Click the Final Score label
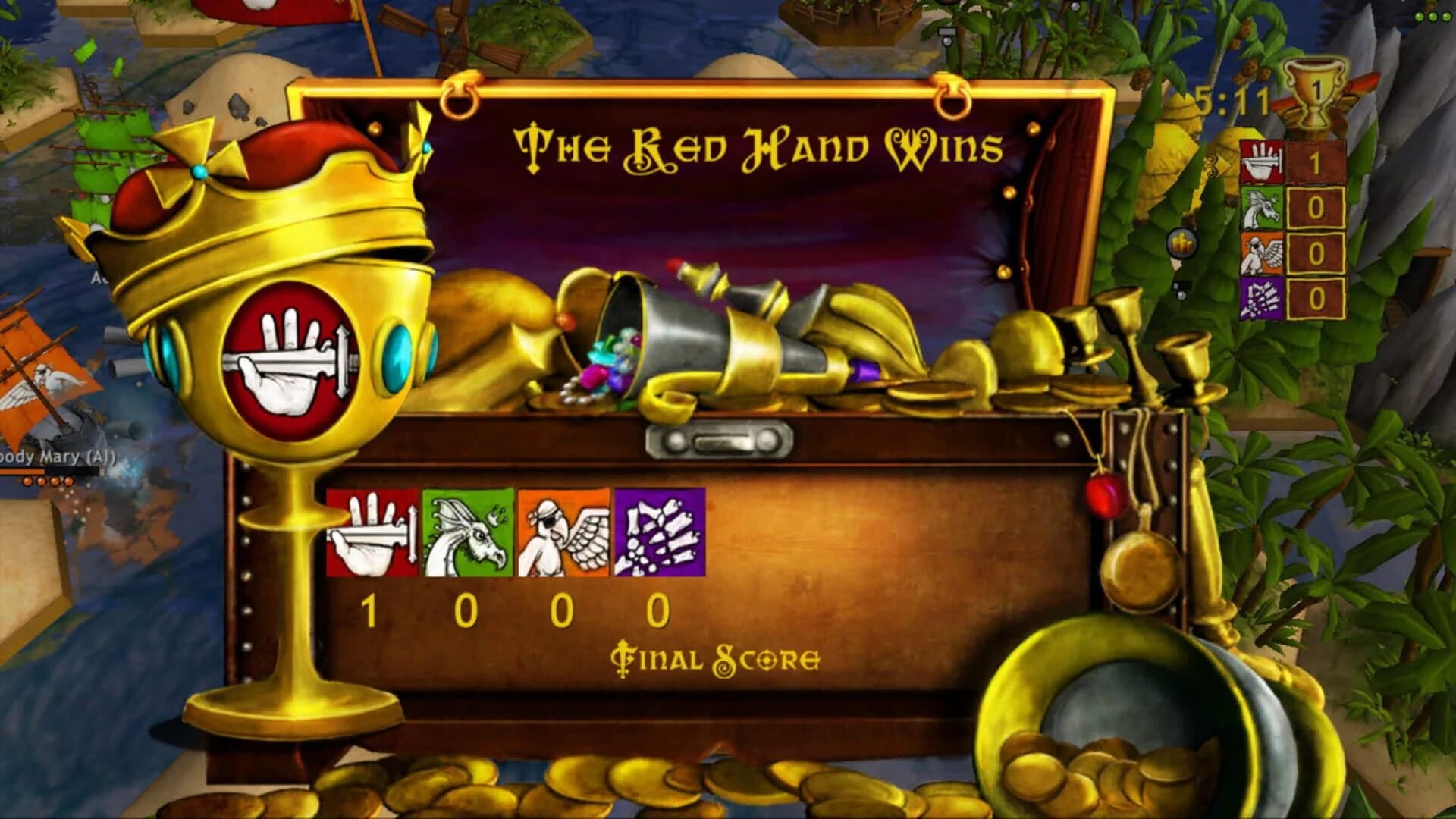The image size is (1456, 819). (x=717, y=657)
